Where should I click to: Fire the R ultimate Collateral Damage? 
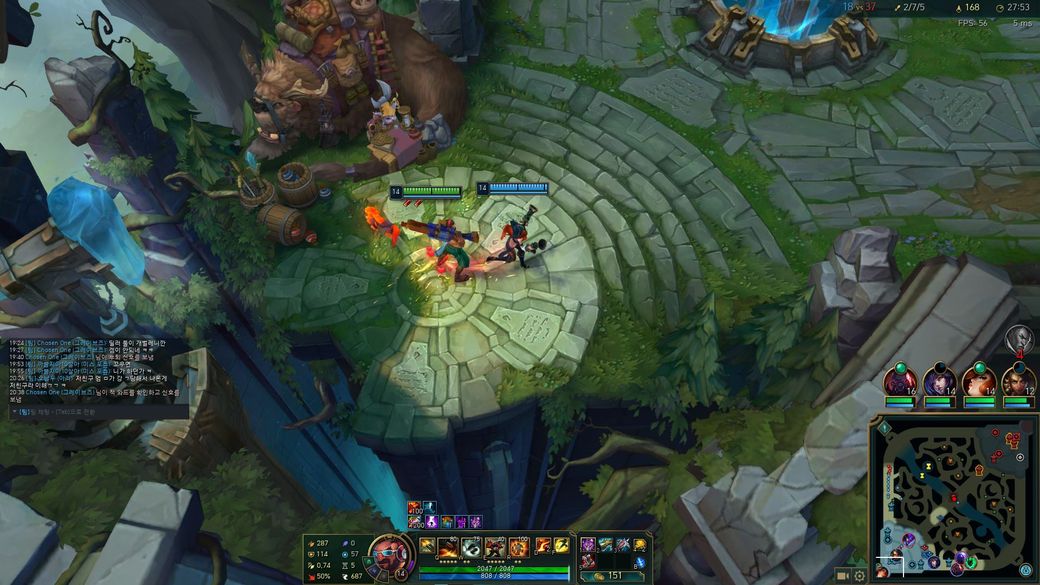[518, 546]
